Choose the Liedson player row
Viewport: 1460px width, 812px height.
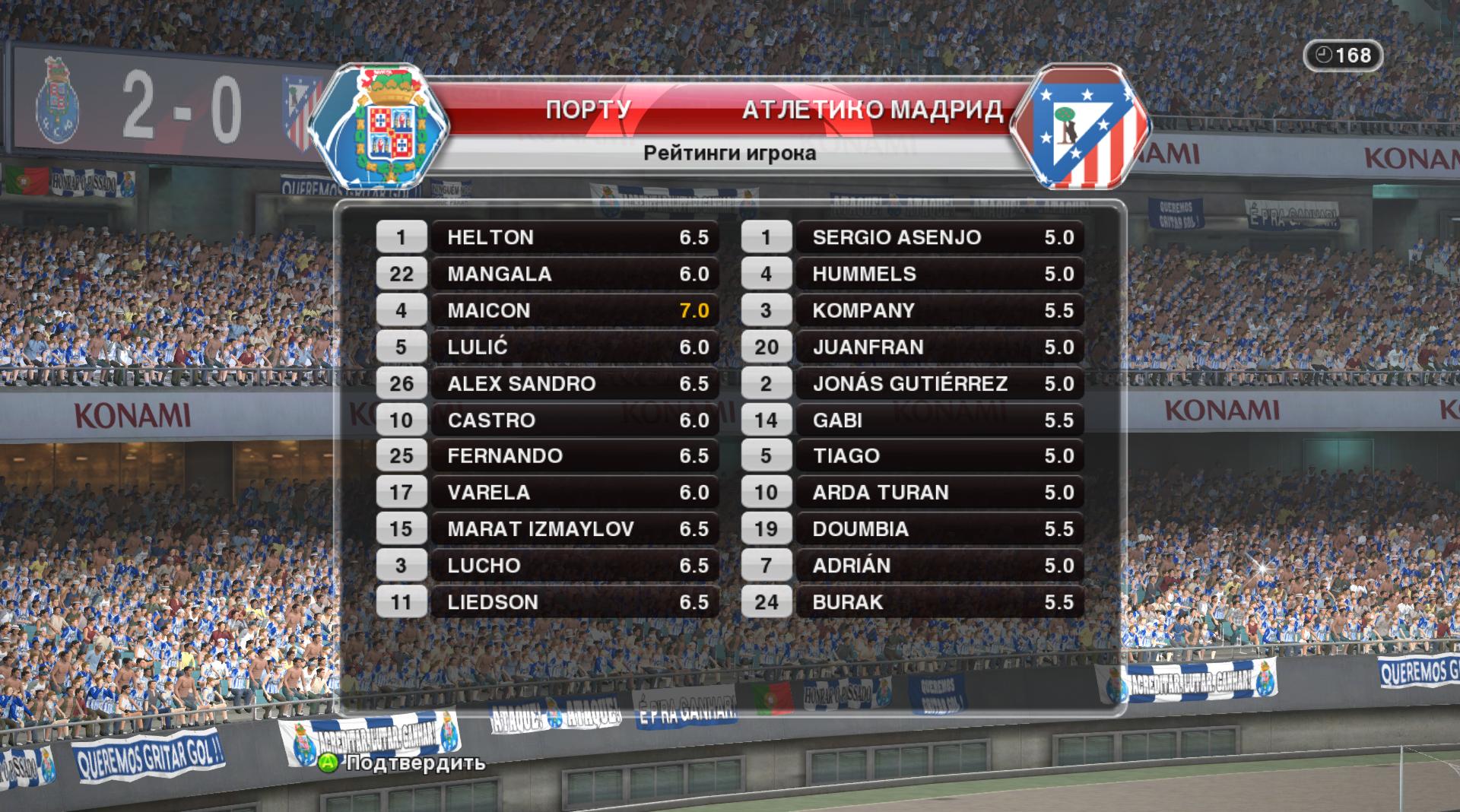click(x=574, y=601)
